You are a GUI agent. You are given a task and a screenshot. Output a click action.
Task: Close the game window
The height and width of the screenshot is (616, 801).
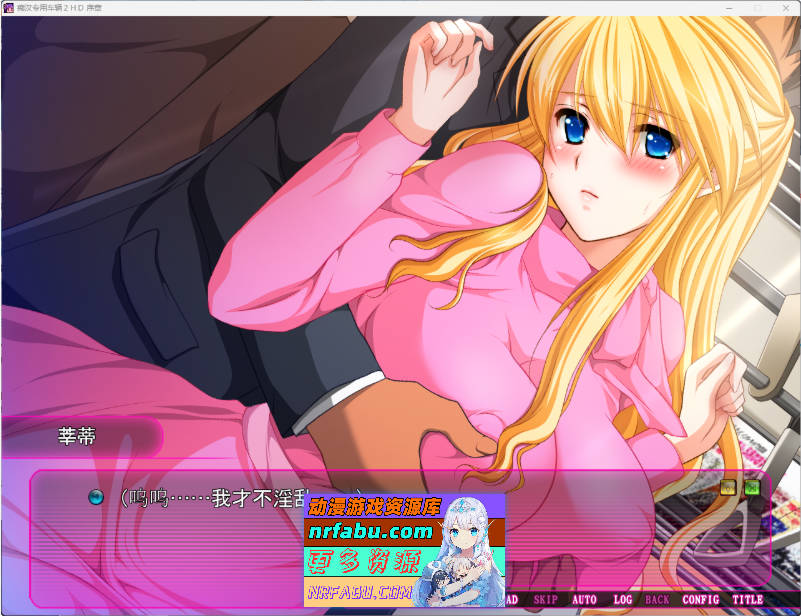coord(784,8)
